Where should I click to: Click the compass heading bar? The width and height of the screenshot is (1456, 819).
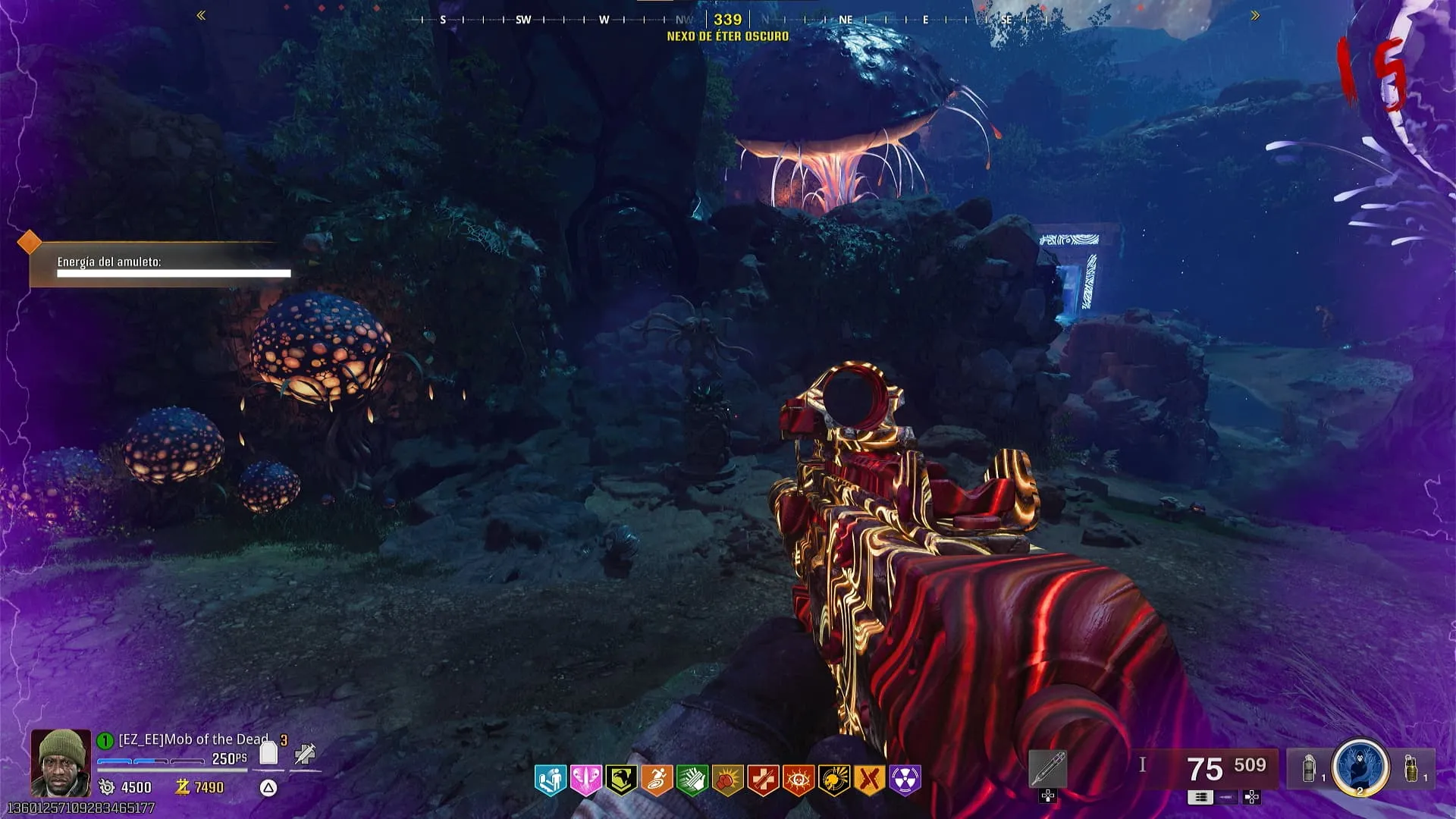point(727,20)
